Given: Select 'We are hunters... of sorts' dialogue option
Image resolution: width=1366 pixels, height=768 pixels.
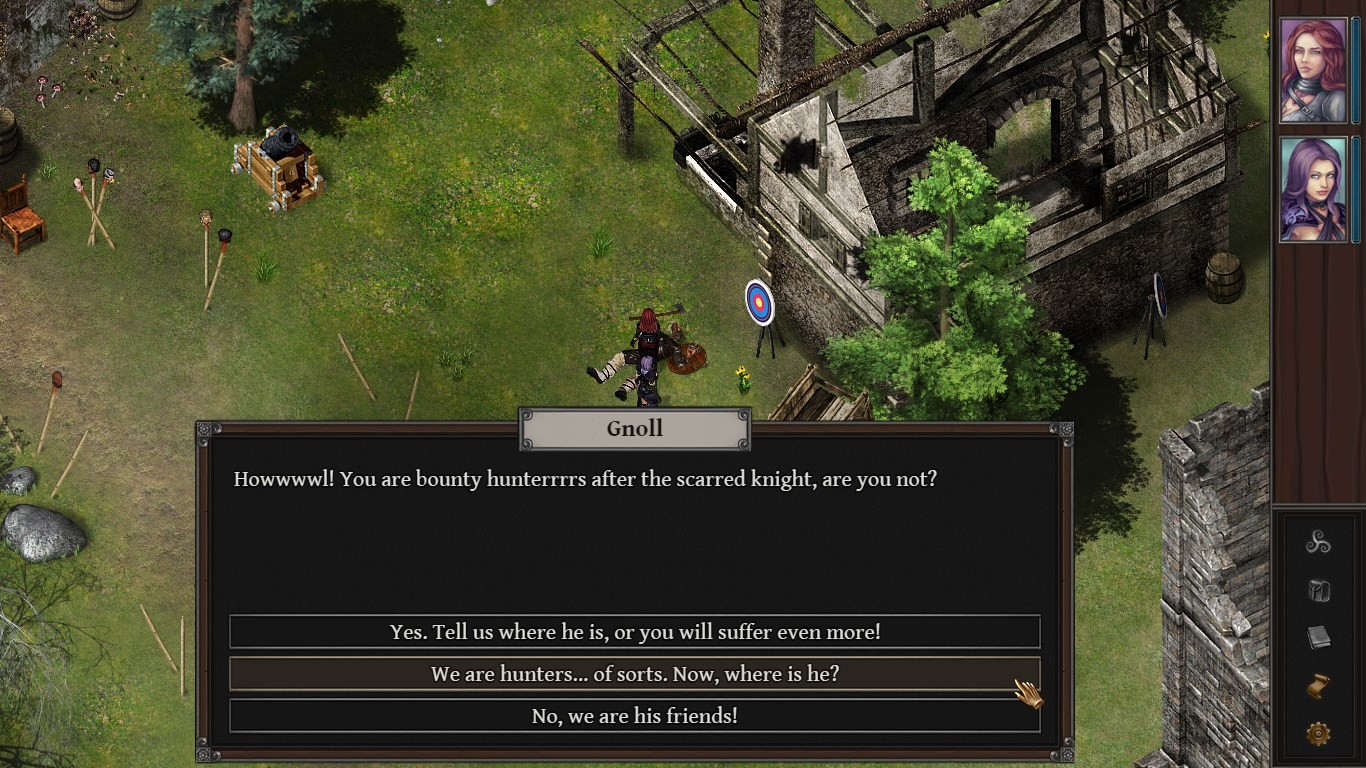Looking at the screenshot, I should point(634,674).
